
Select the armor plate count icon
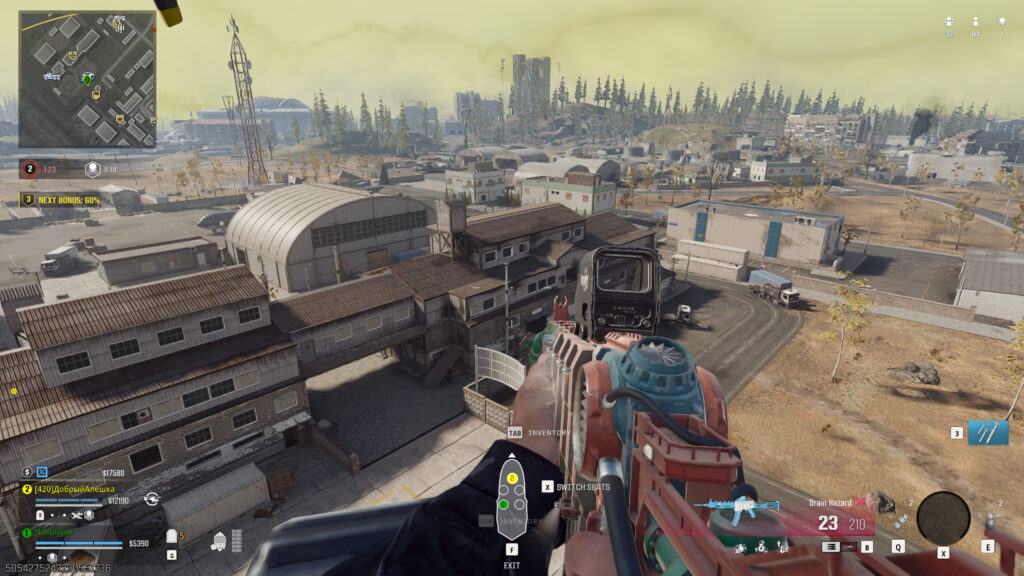pyautogui.click(x=171, y=537)
